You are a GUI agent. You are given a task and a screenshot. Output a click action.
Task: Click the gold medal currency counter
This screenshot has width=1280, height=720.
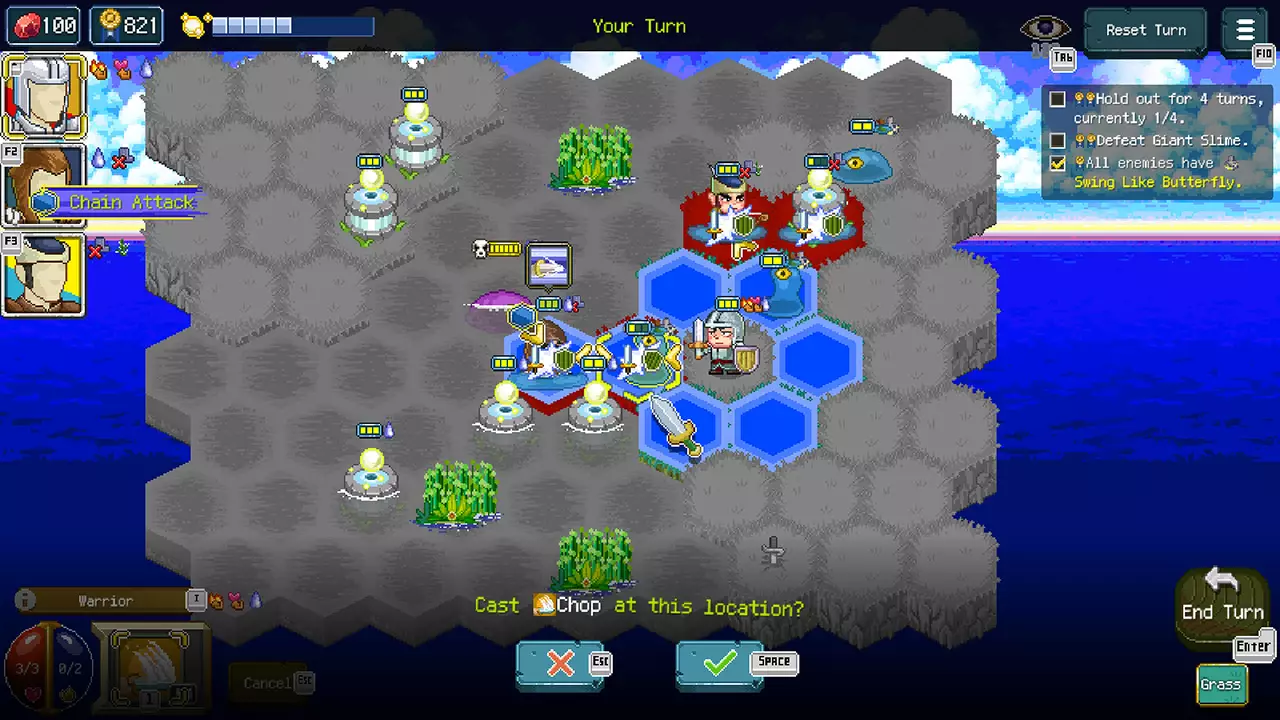pos(127,26)
